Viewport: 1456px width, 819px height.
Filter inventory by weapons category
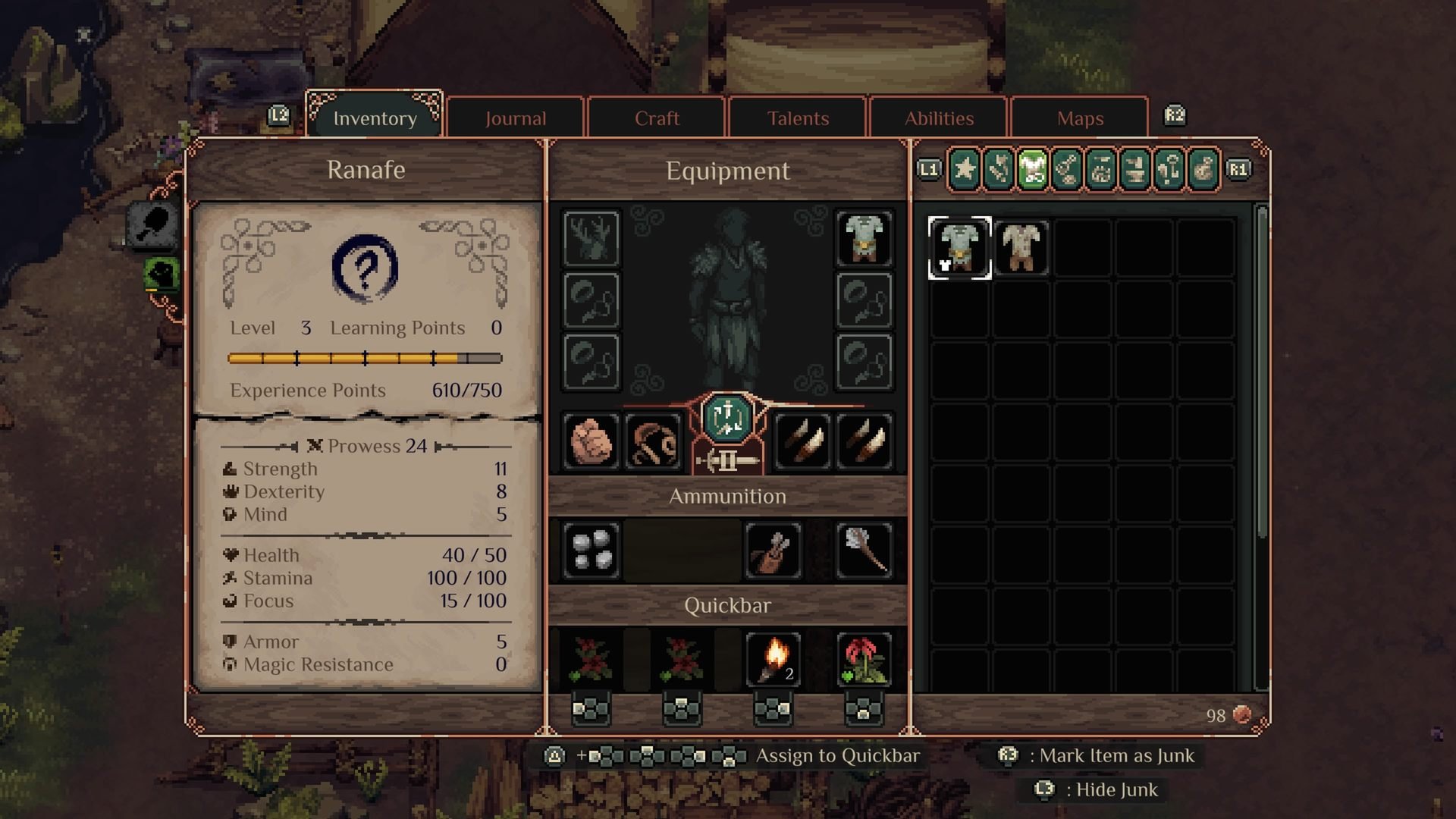[x=999, y=168]
